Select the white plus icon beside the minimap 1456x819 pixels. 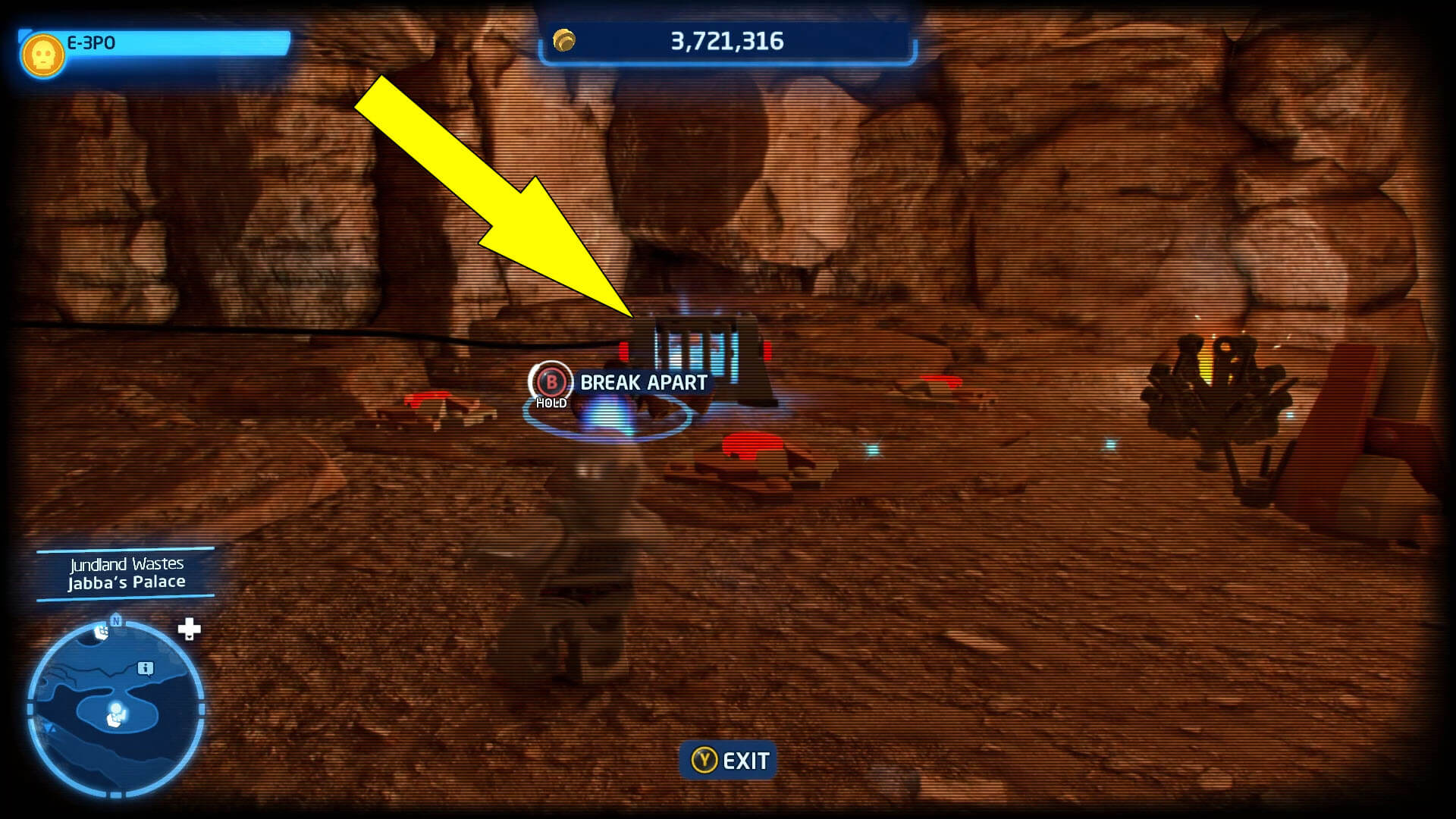pyautogui.click(x=189, y=629)
